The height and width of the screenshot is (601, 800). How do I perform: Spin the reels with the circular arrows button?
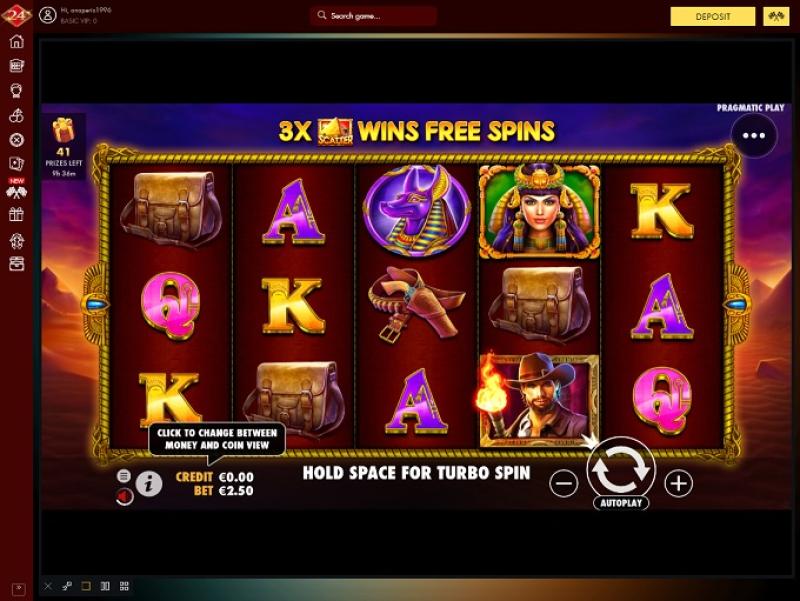click(620, 466)
